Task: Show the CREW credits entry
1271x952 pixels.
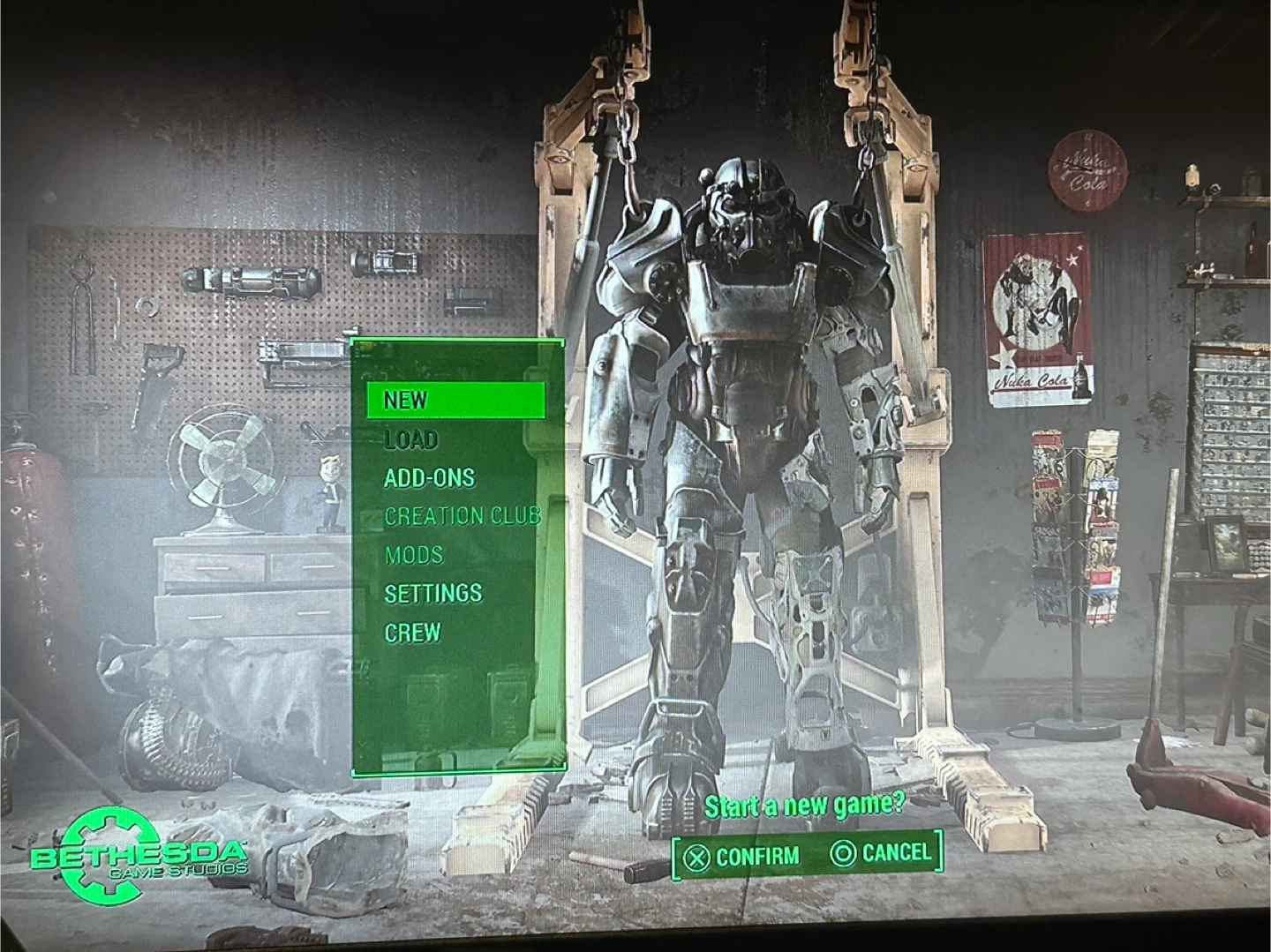Action: pos(412,633)
